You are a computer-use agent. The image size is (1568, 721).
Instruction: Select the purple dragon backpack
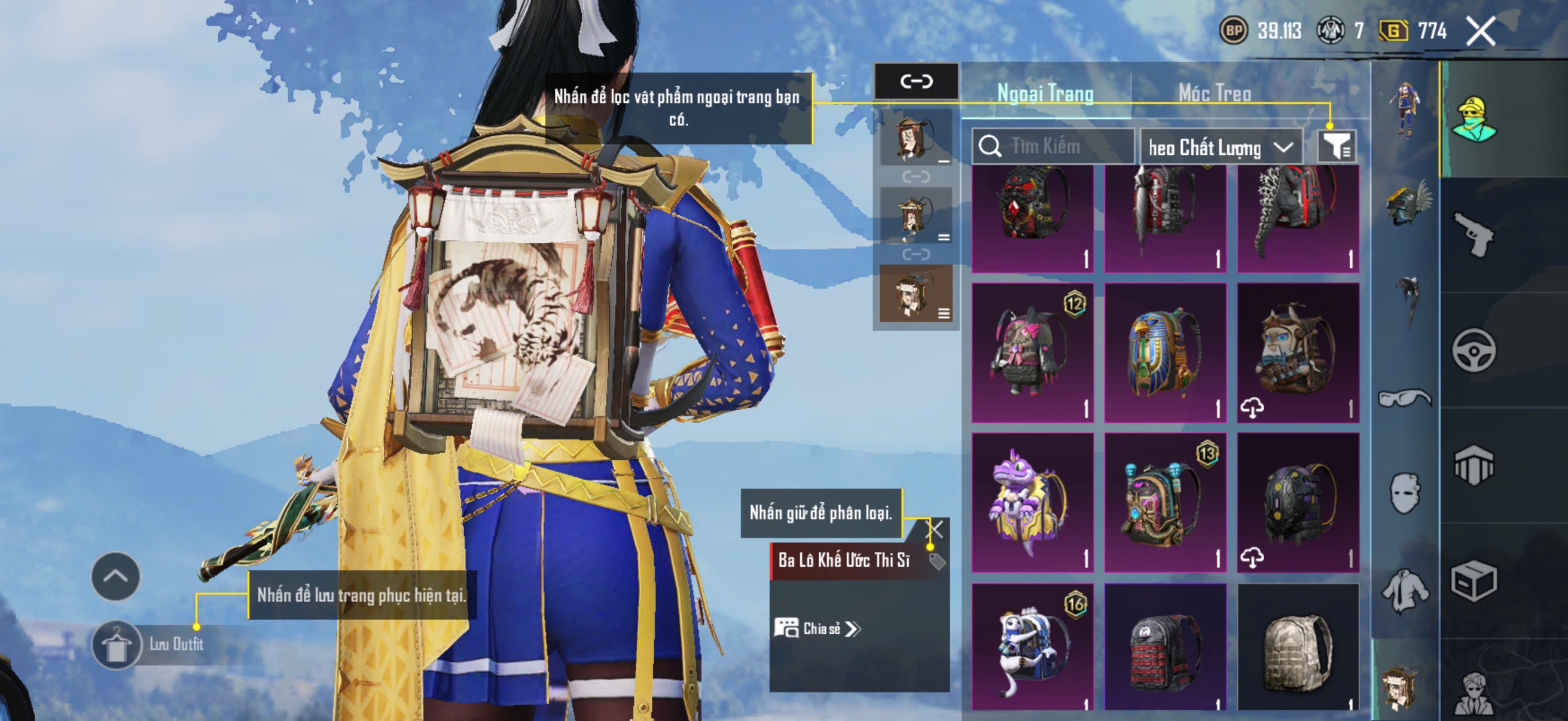(x=1032, y=503)
